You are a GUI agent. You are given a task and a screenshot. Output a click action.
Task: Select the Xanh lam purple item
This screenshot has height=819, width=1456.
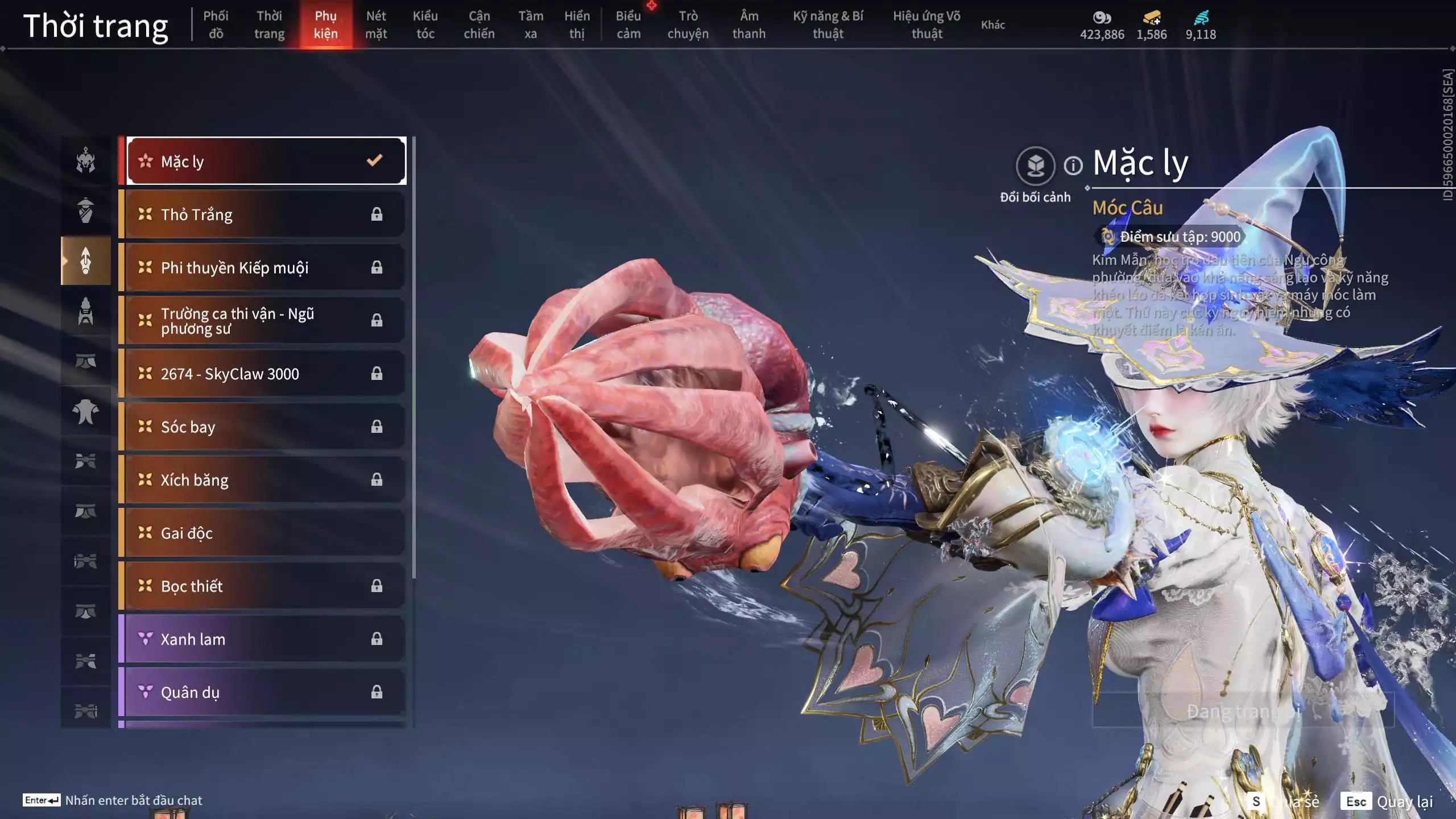(266, 639)
